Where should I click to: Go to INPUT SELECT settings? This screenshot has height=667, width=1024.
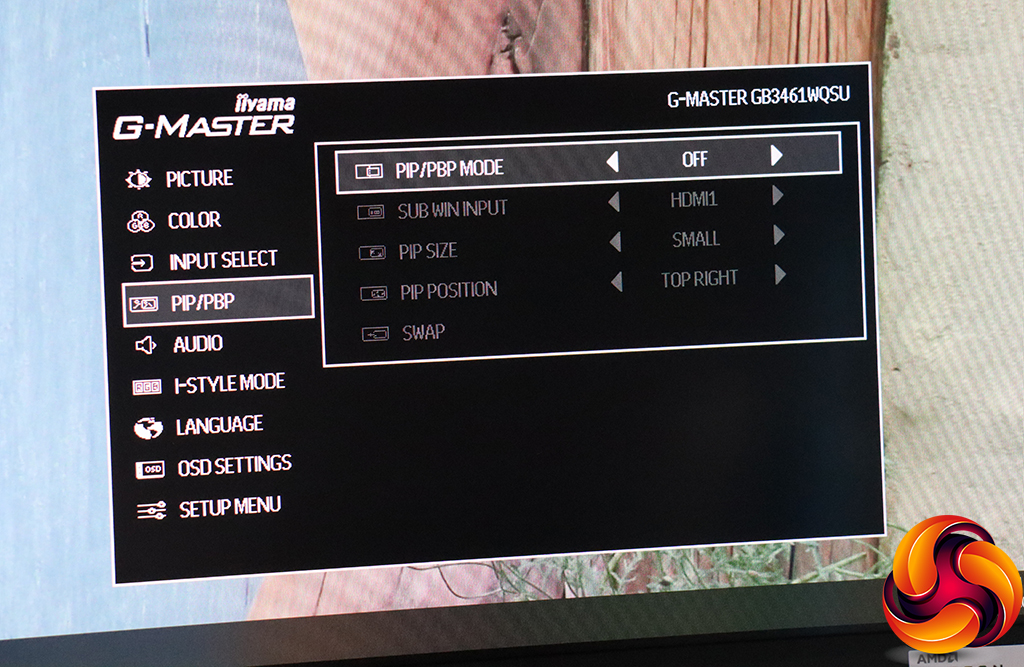point(222,261)
